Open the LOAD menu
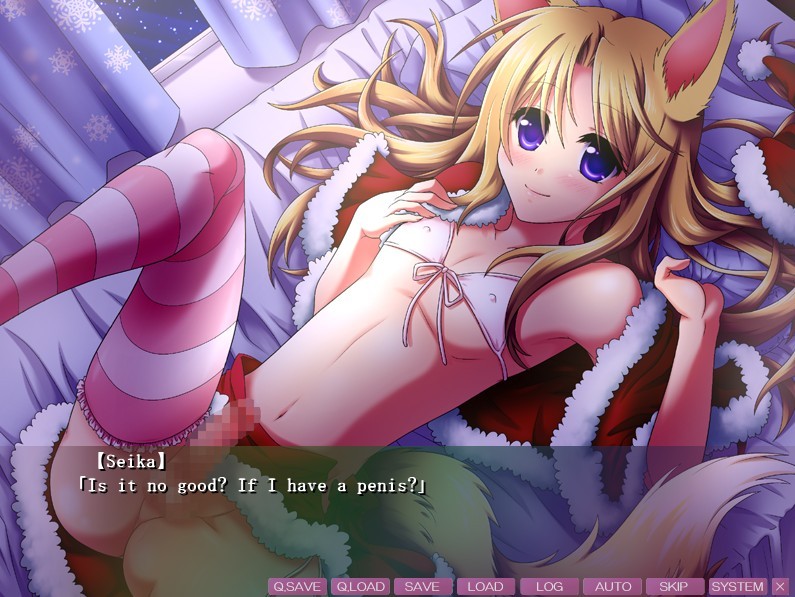795x597 pixels. (x=486, y=587)
